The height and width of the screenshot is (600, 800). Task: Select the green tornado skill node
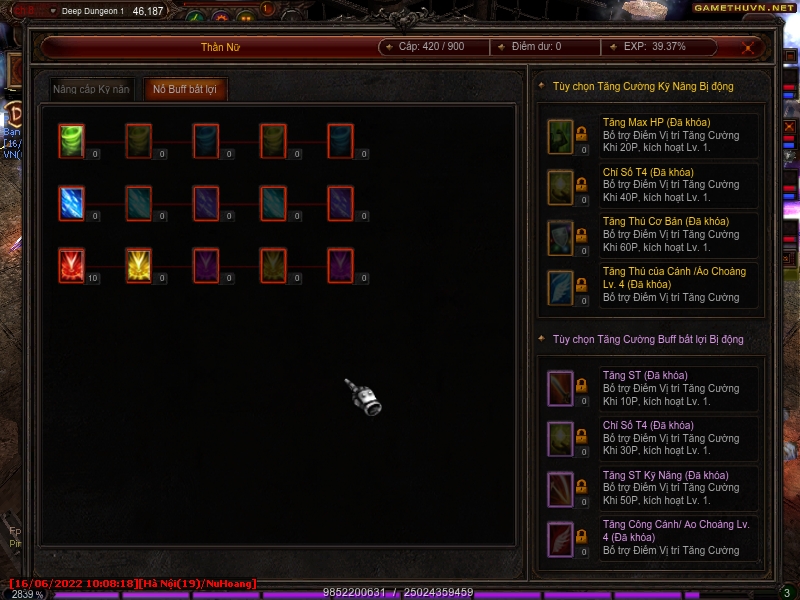[x=71, y=139]
